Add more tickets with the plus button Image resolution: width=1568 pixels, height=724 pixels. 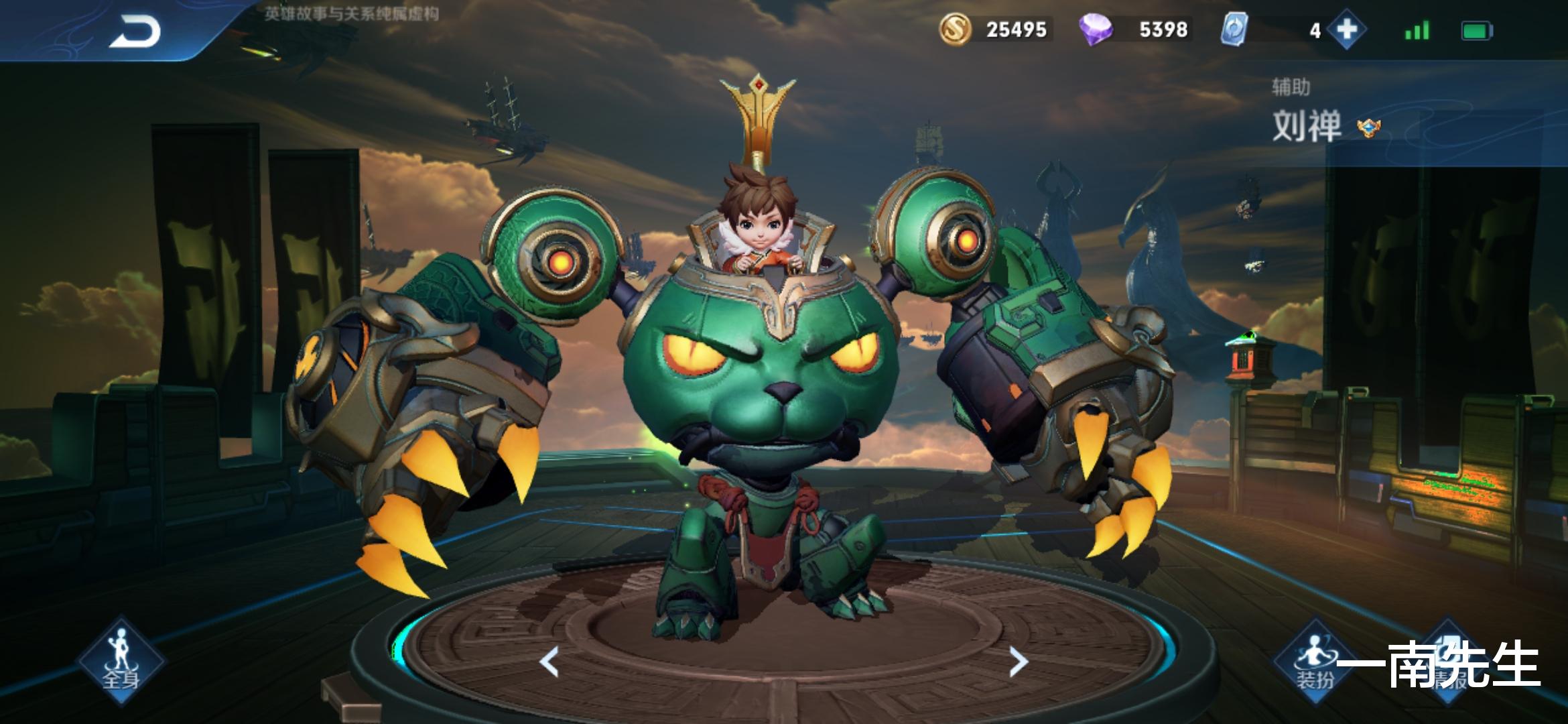pos(1347,30)
